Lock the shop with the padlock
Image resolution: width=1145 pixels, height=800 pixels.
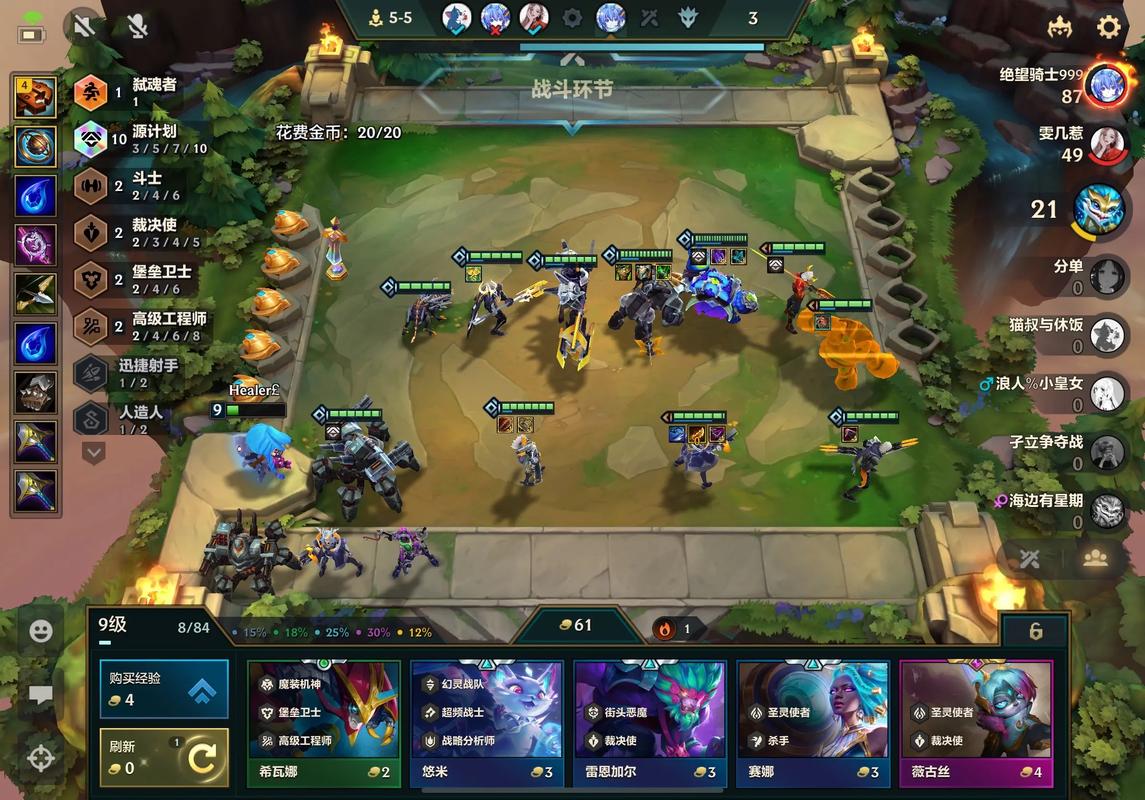coord(1035,631)
